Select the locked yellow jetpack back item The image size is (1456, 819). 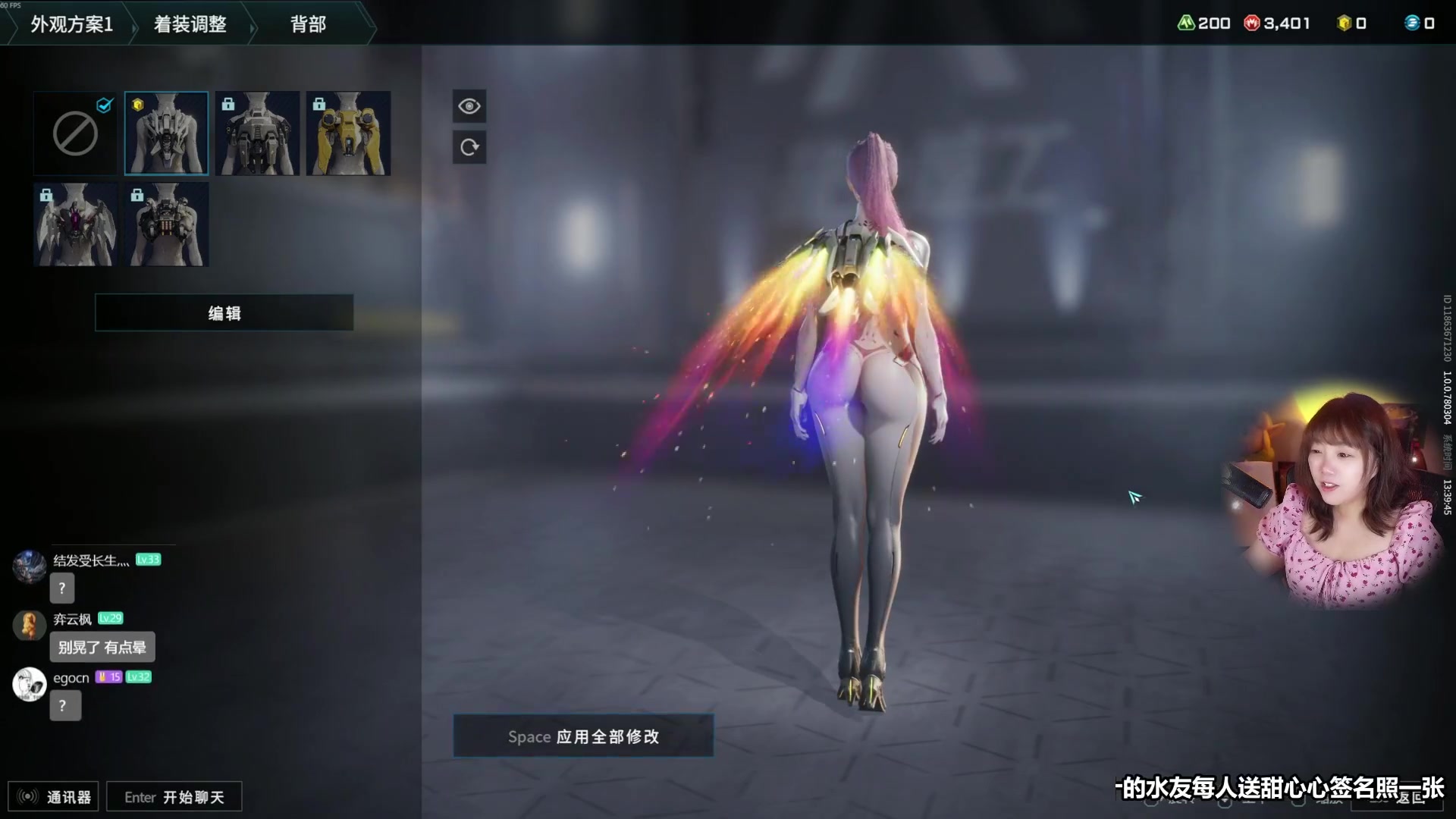point(348,133)
